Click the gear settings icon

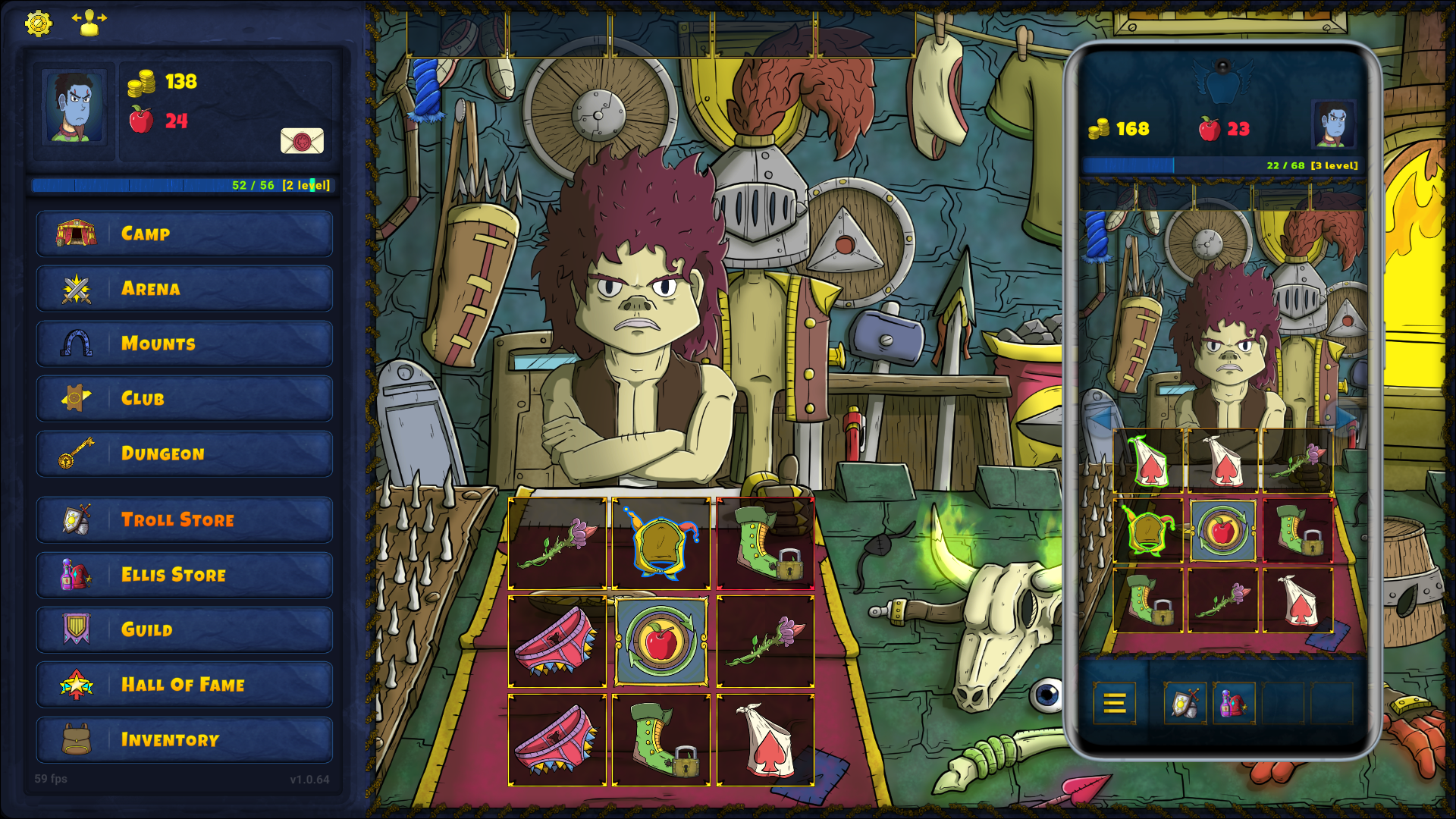click(38, 24)
